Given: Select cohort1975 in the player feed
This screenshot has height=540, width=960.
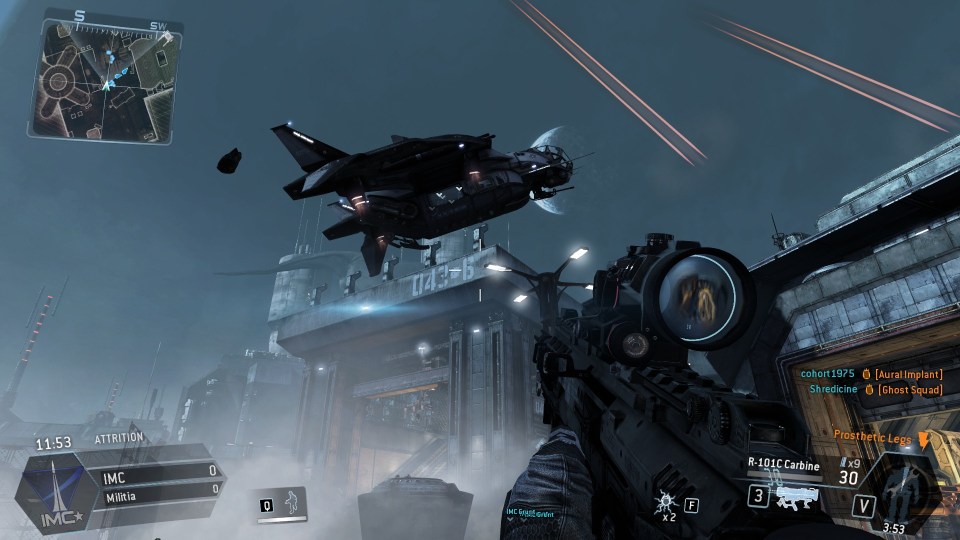Looking at the screenshot, I should coord(828,373).
